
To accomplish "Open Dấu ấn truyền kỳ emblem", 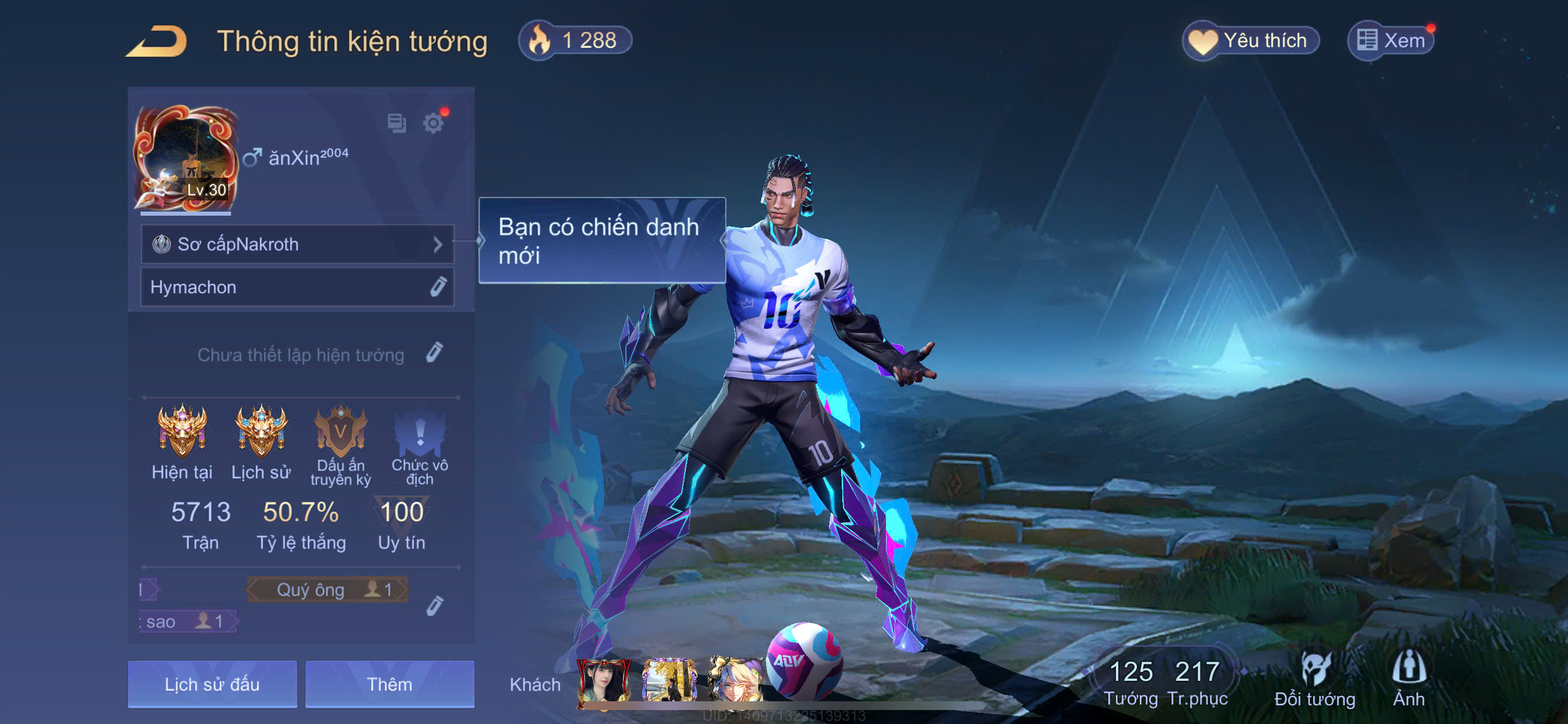I will pos(340,433).
